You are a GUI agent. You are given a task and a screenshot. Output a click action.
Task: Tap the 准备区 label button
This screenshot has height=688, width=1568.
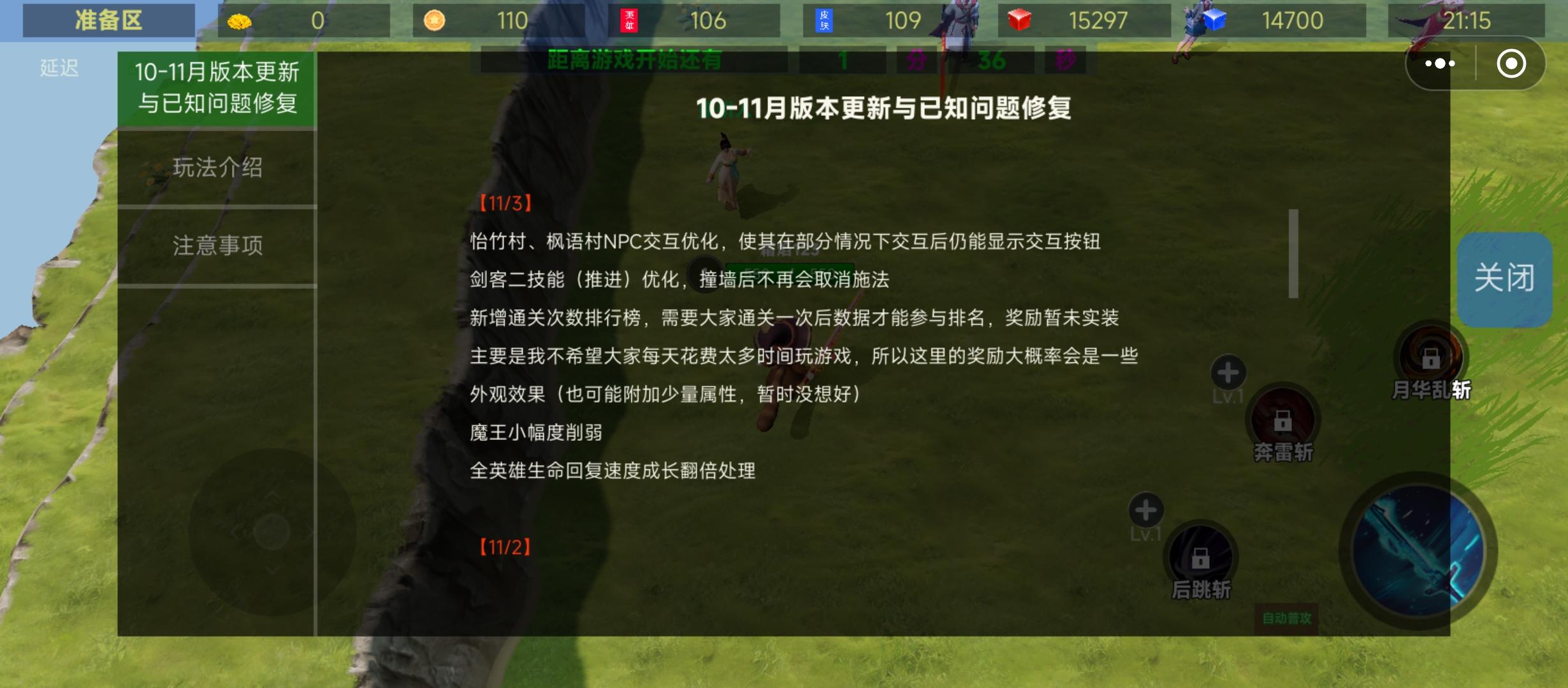(x=110, y=20)
